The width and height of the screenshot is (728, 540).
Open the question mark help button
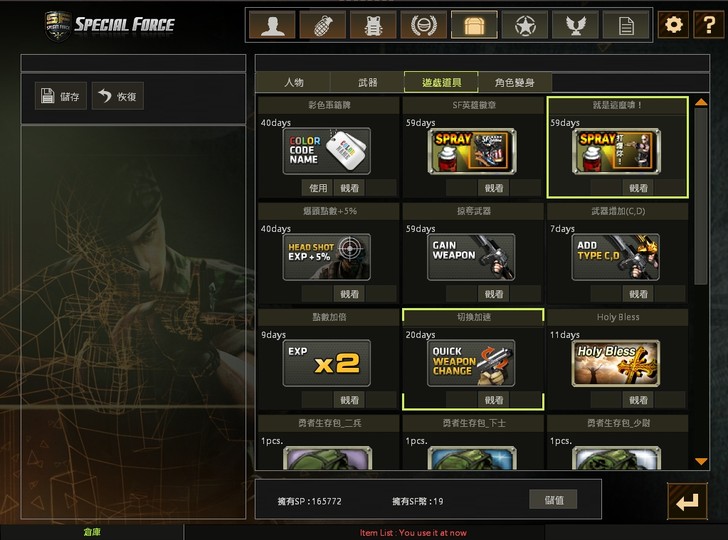point(707,25)
